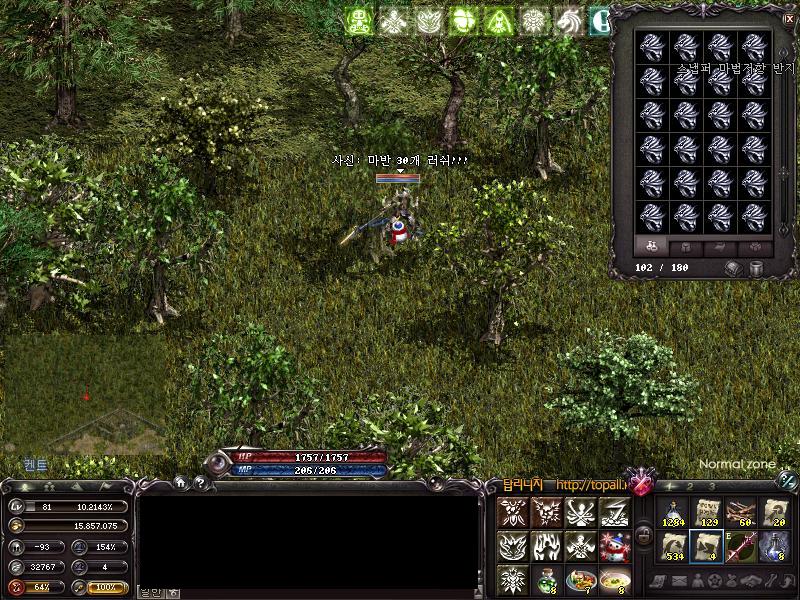Toggle the hotbar padlock button
This screenshot has height=600, width=800.
point(645,536)
